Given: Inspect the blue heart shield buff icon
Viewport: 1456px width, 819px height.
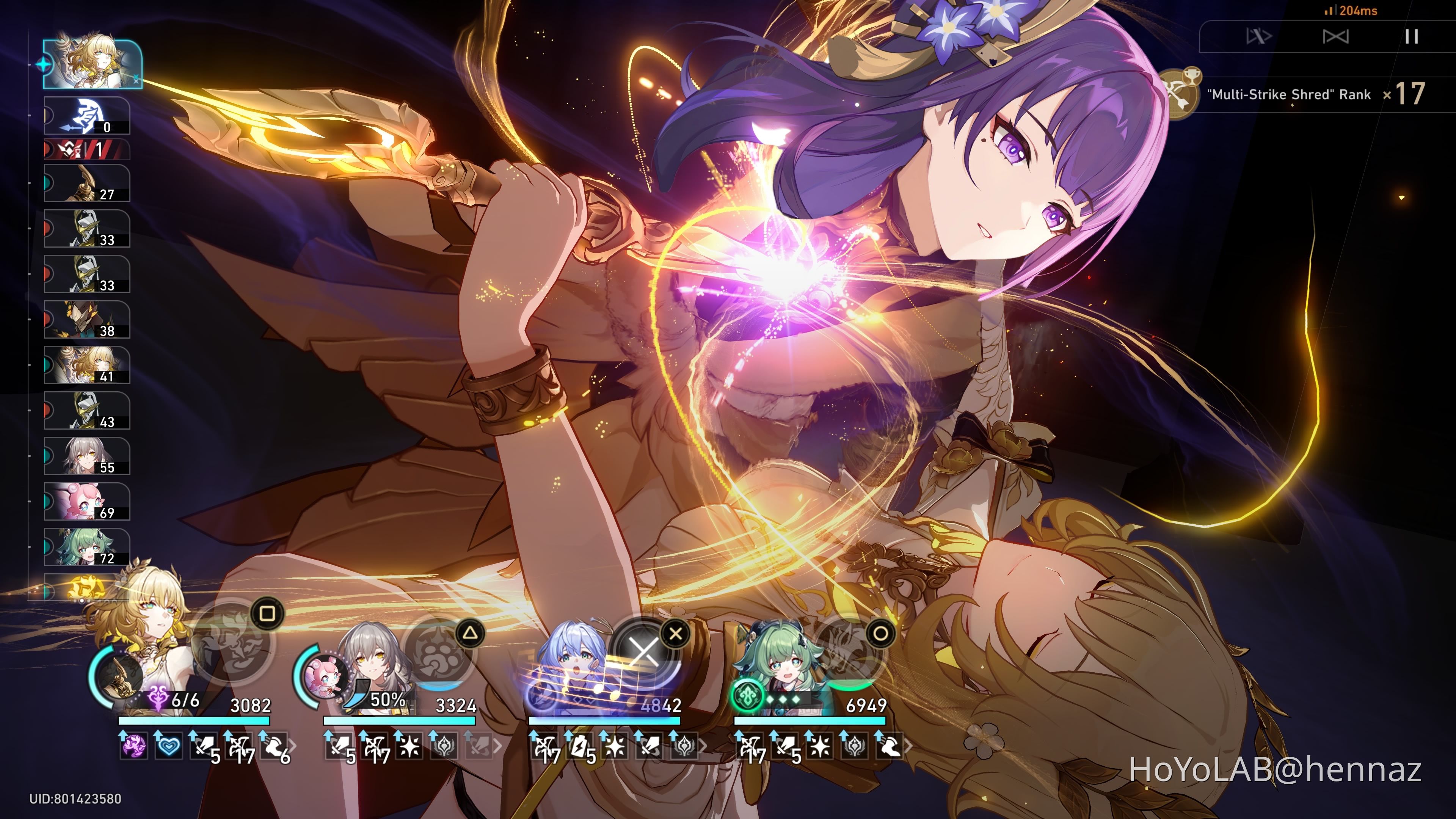Looking at the screenshot, I should click(168, 747).
